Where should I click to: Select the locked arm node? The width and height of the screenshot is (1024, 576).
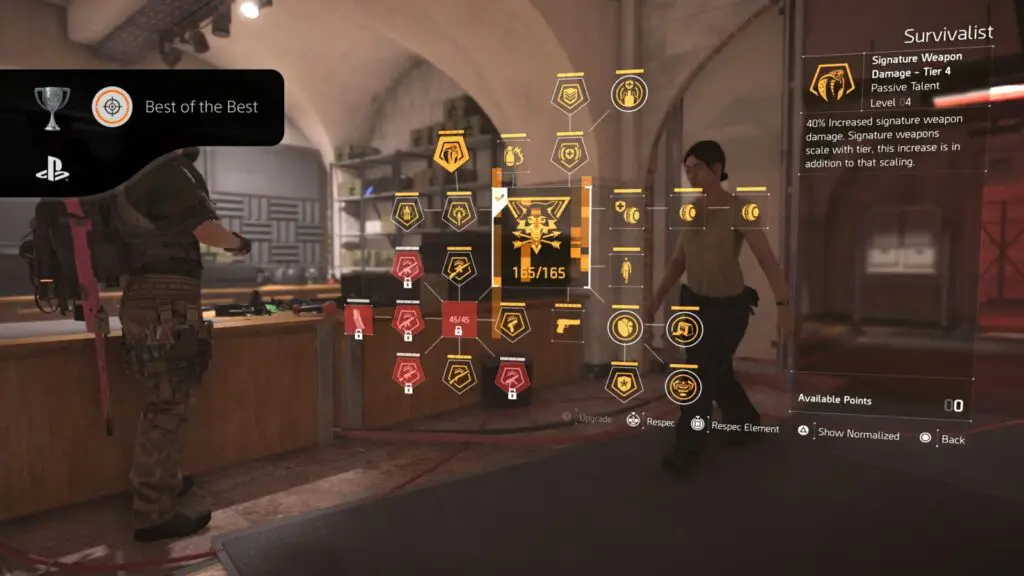point(358,320)
